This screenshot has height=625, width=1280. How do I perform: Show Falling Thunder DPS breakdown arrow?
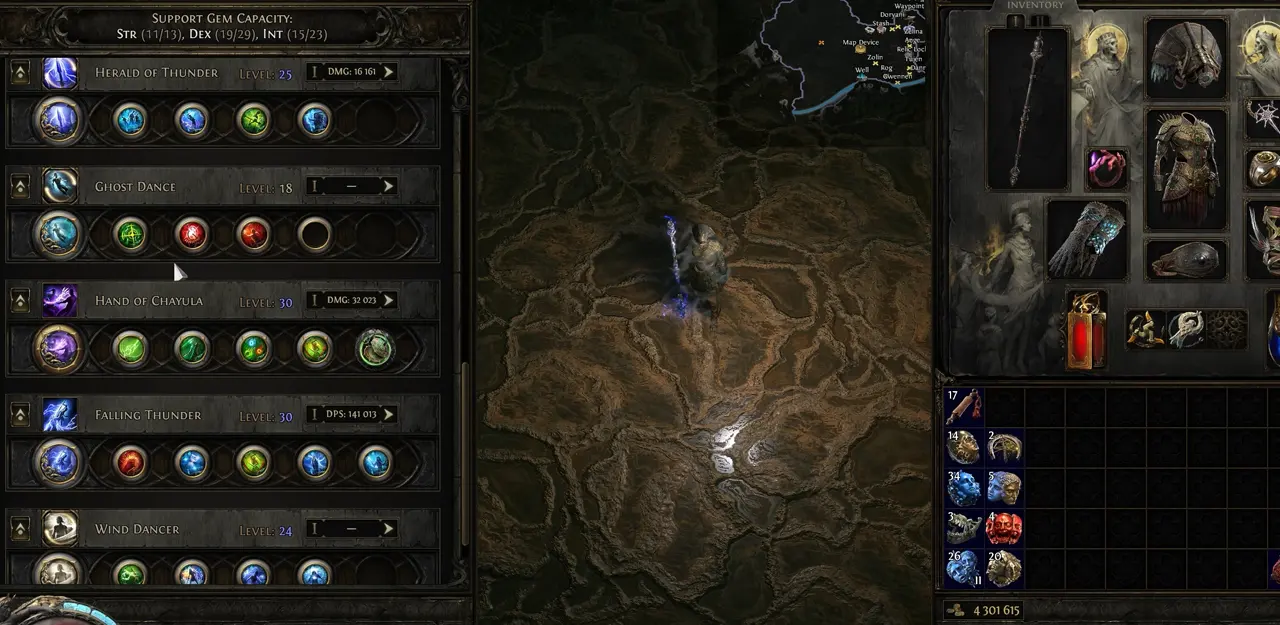[388, 414]
